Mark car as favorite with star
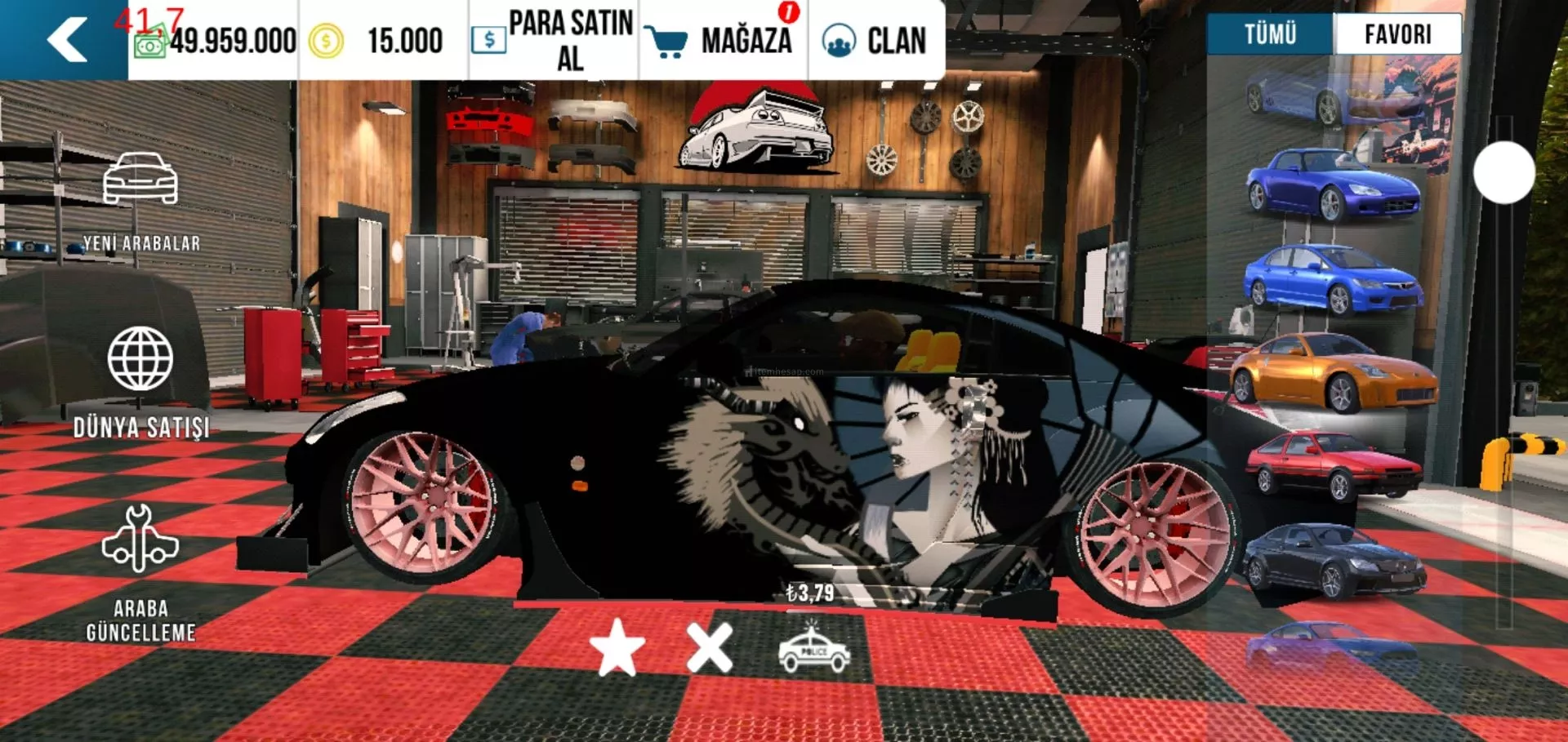1568x742 pixels. tap(617, 649)
